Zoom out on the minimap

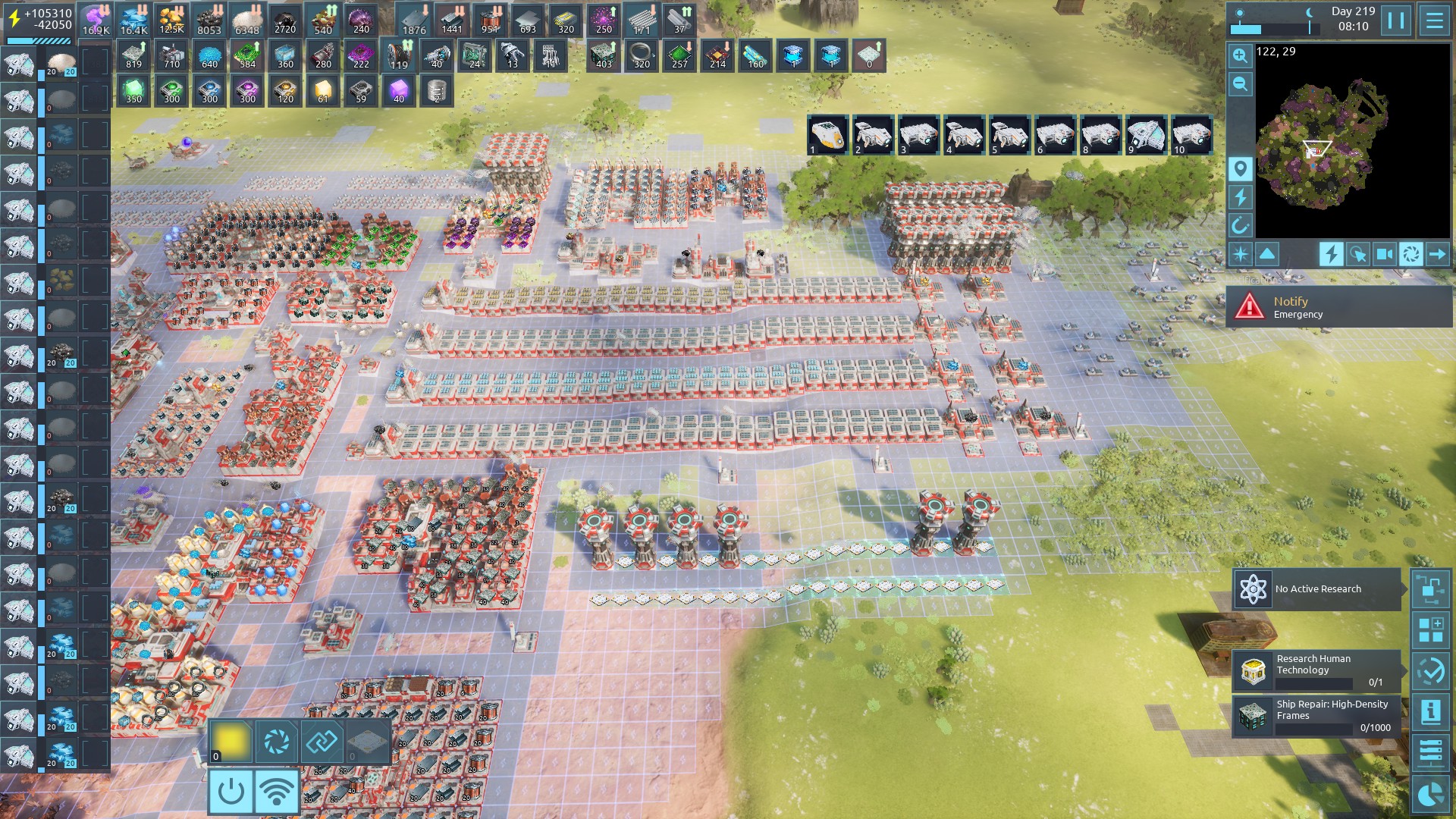coord(1240,83)
